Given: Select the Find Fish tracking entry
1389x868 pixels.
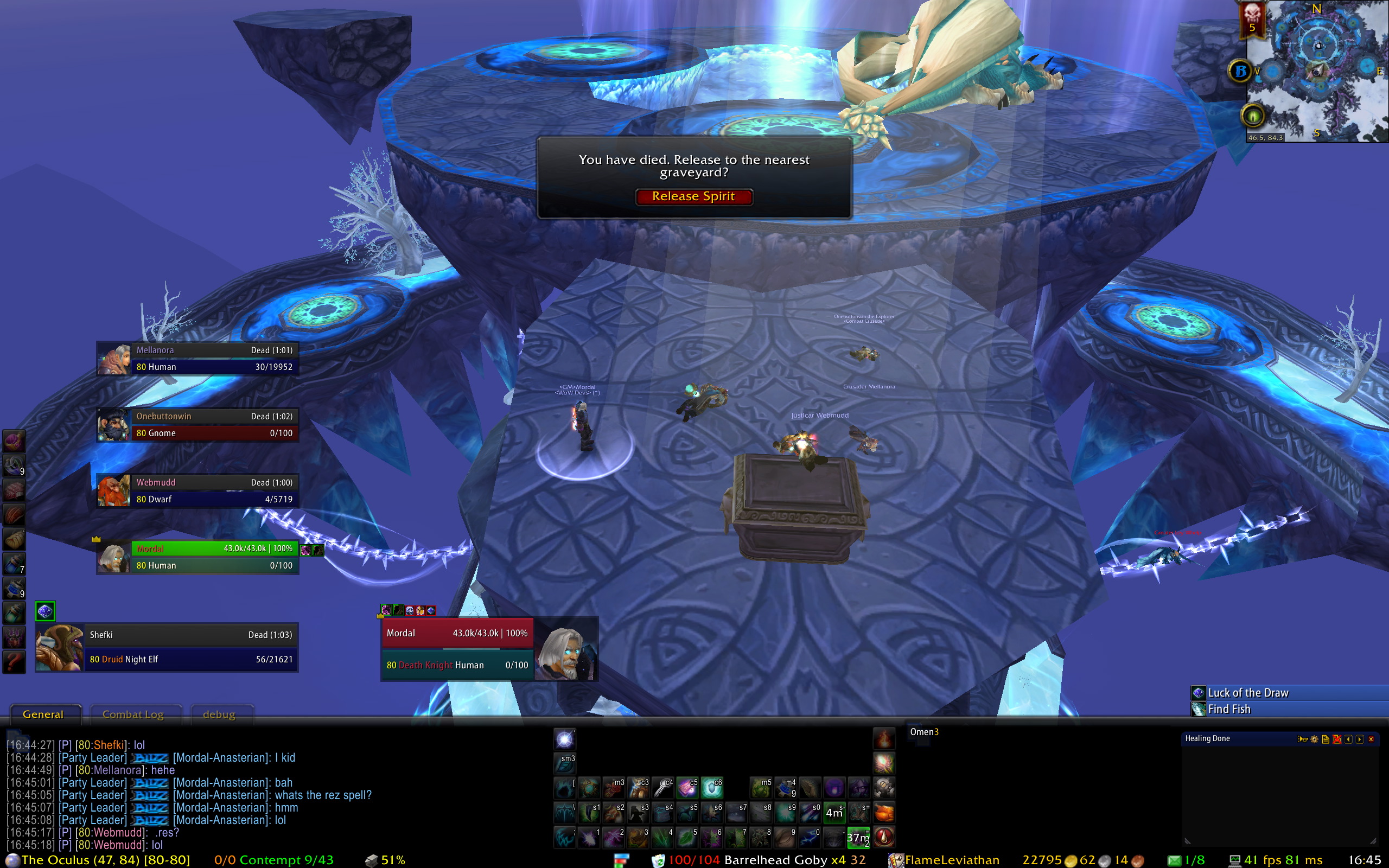Looking at the screenshot, I should click(1229, 710).
